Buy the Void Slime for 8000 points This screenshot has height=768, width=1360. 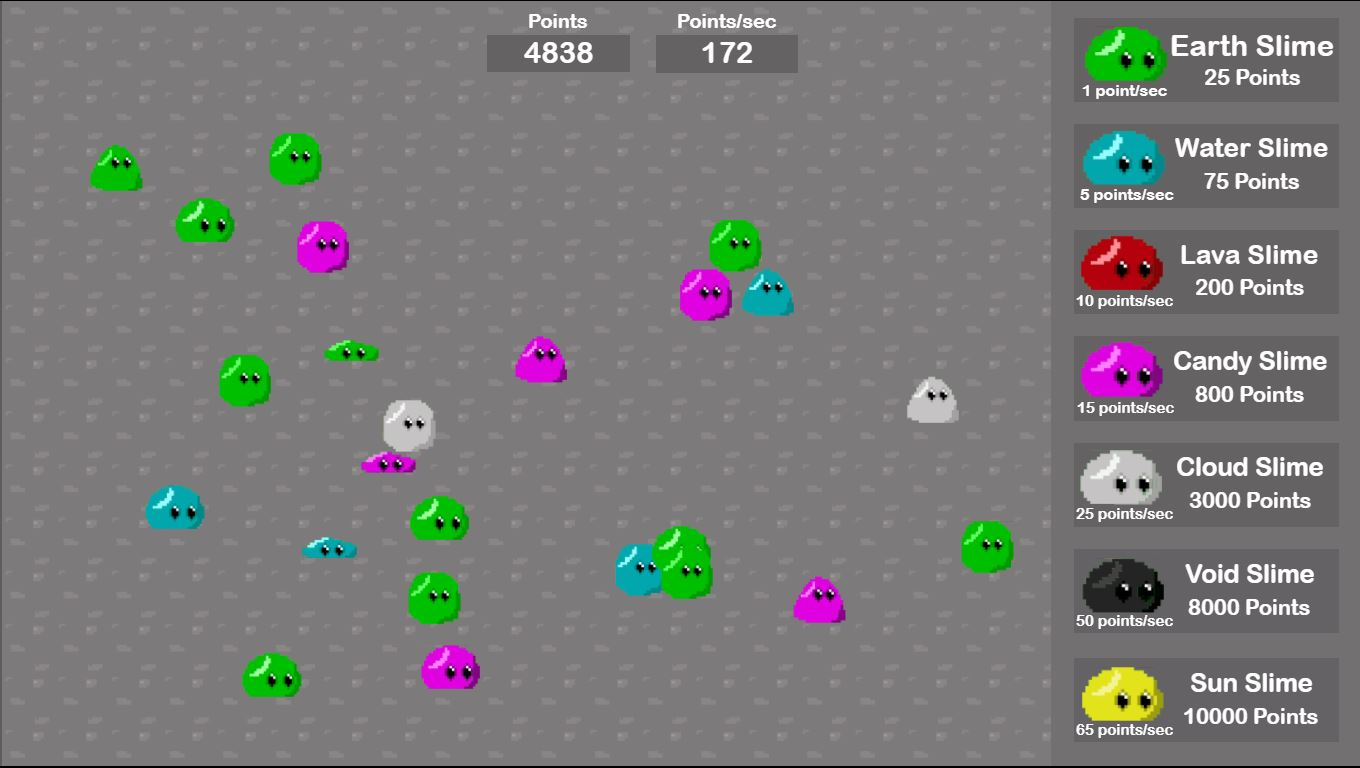tap(1205, 592)
